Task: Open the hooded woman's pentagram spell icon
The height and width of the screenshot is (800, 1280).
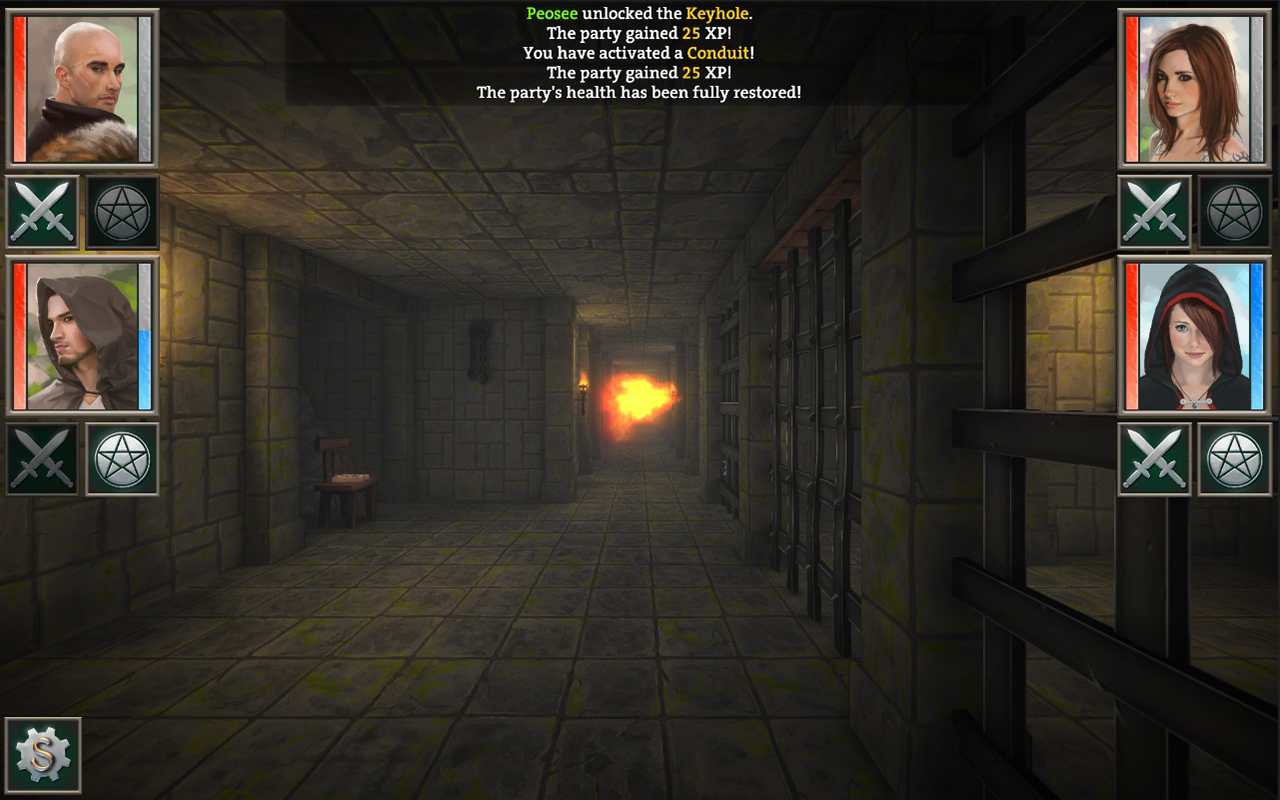Action: [x=1234, y=460]
